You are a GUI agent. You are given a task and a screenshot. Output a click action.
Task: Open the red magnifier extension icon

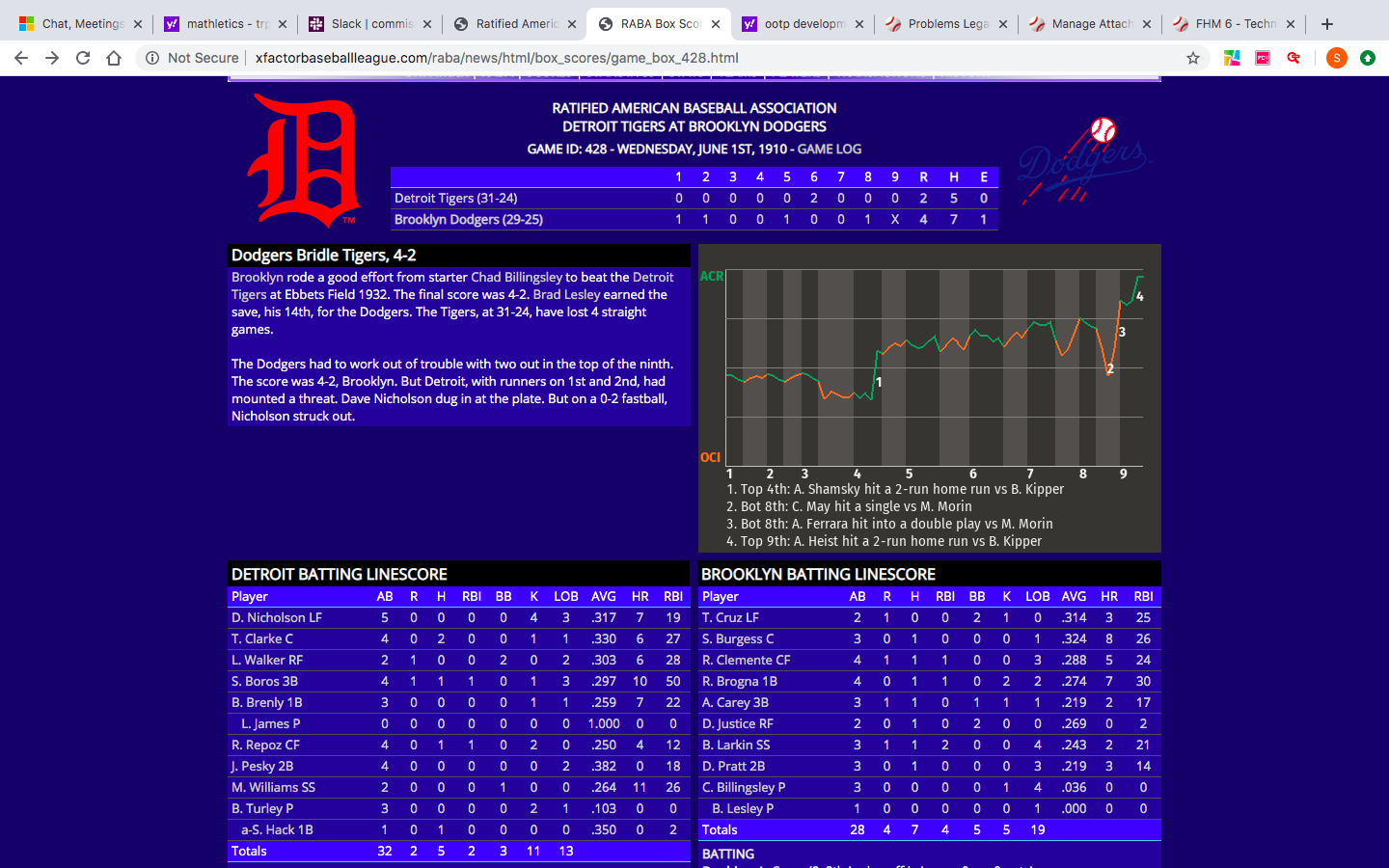(1293, 57)
